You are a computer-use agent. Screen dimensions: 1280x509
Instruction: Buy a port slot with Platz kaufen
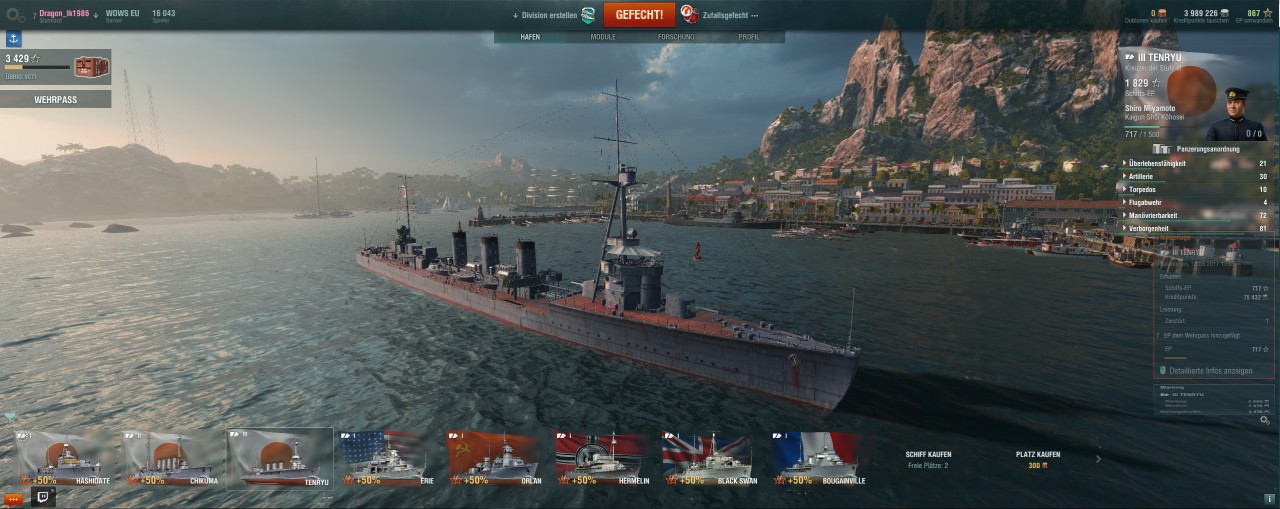(x=1038, y=459)
